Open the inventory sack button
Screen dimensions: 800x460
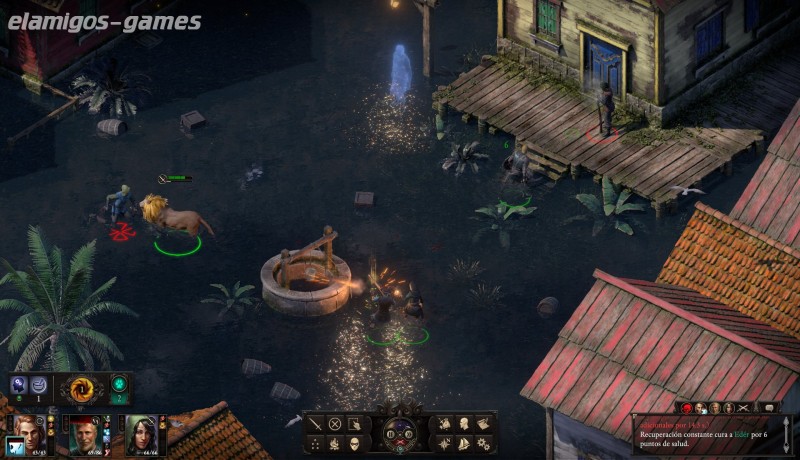point(445,423)
